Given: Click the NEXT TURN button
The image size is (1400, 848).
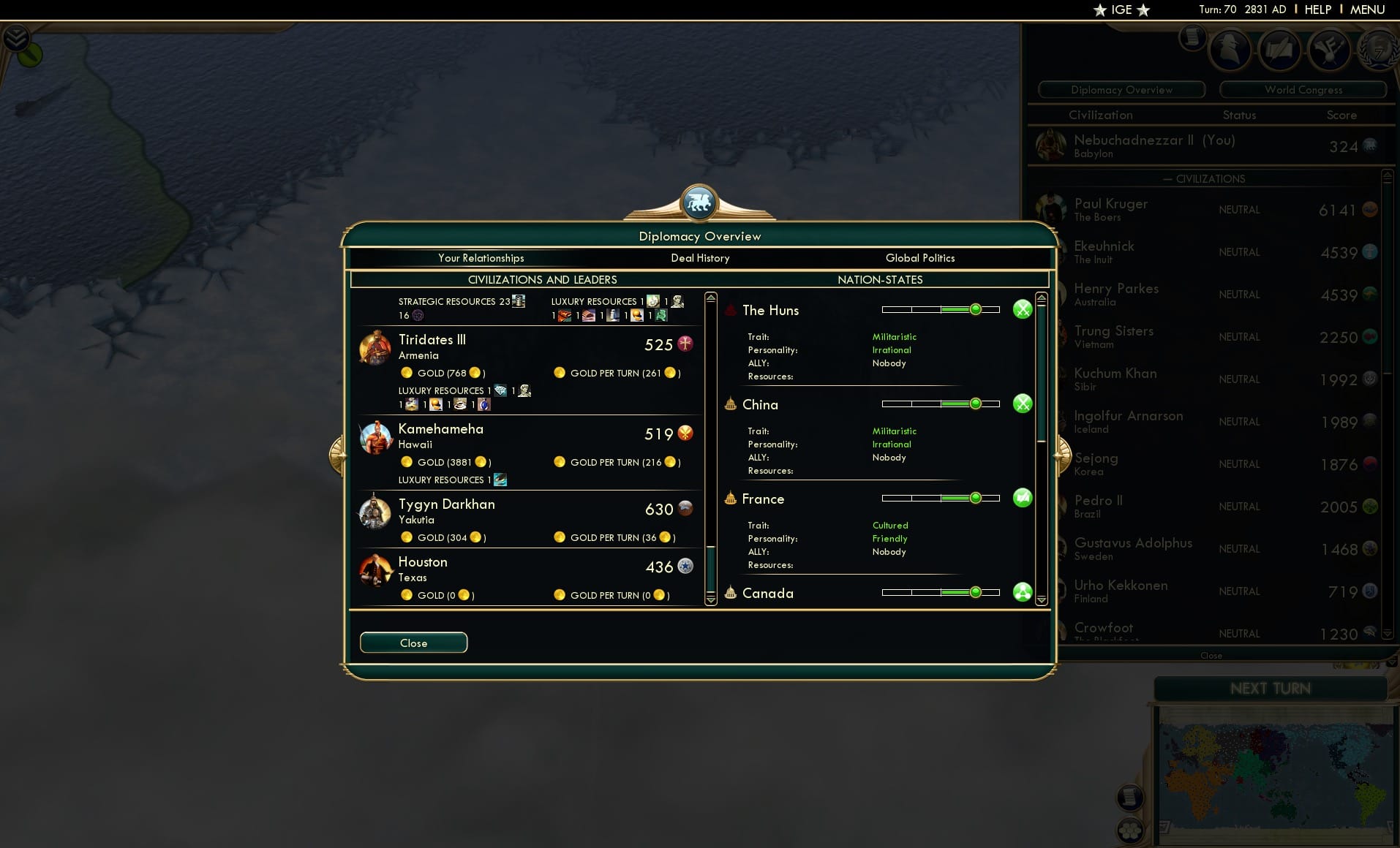Looking at the screenshot, I should [1271, 688].
